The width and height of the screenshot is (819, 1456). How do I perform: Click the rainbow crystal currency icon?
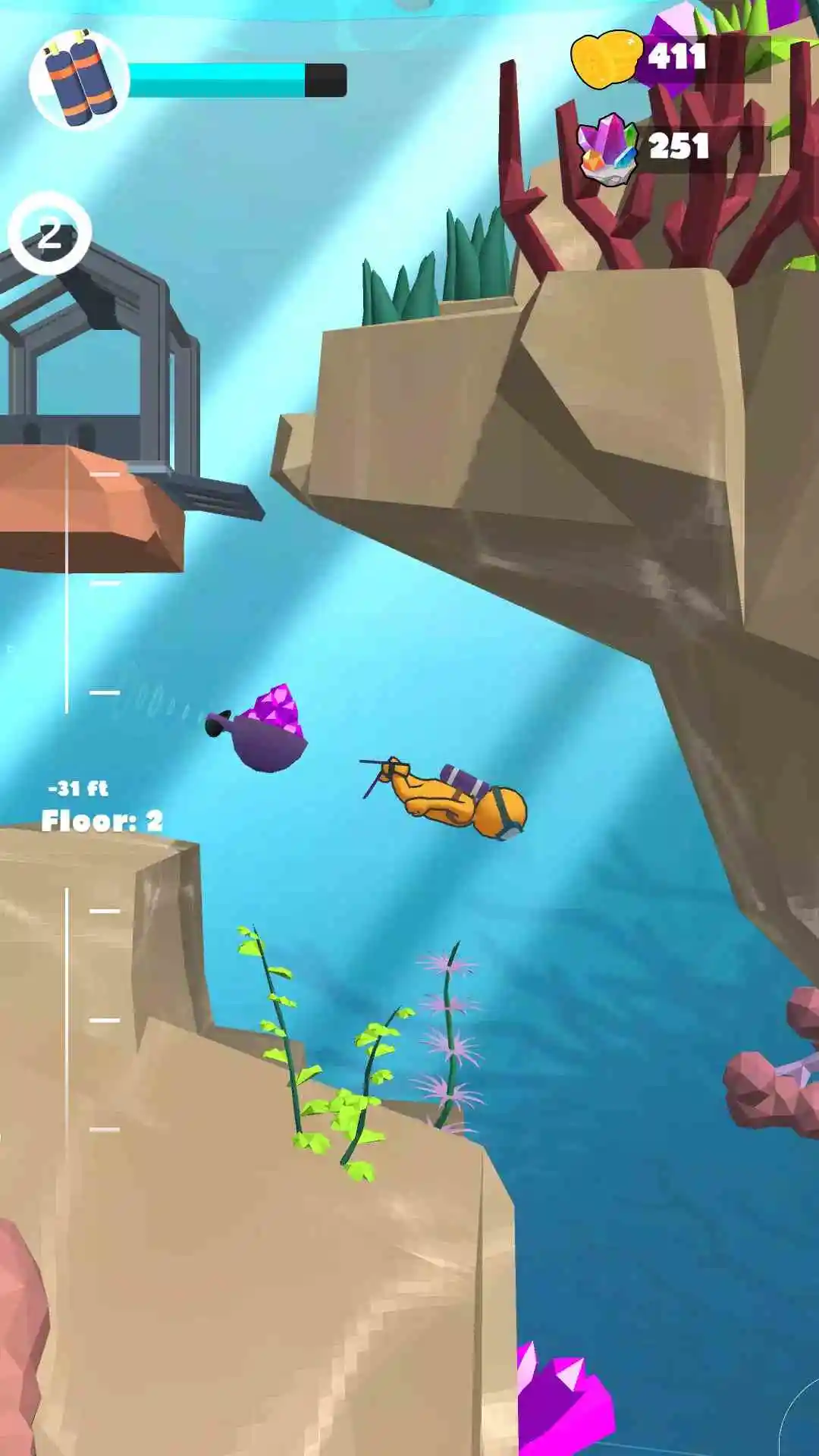coord(607,148)
